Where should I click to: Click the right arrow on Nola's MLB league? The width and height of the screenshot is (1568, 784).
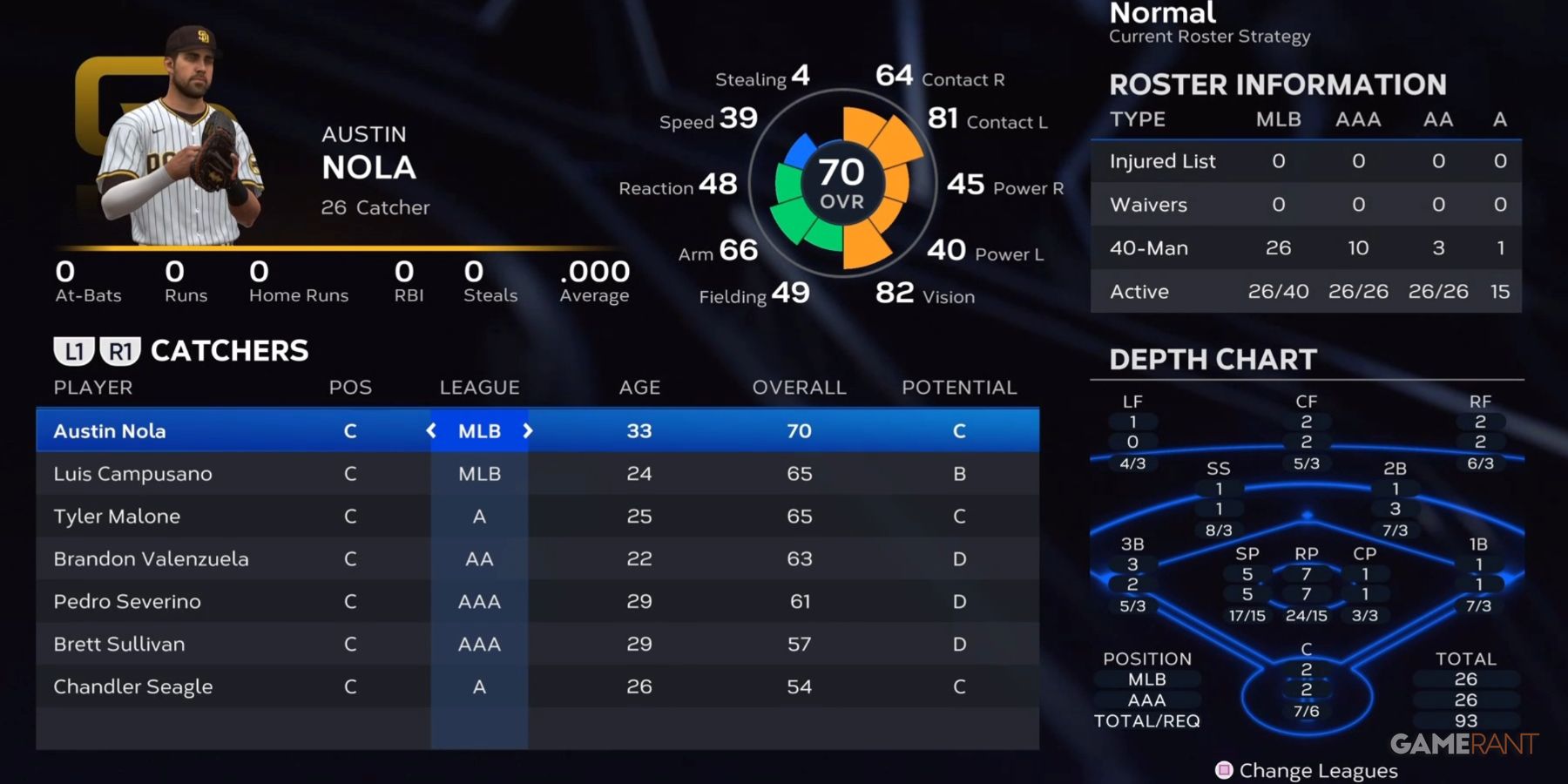(x=529, y=430)
